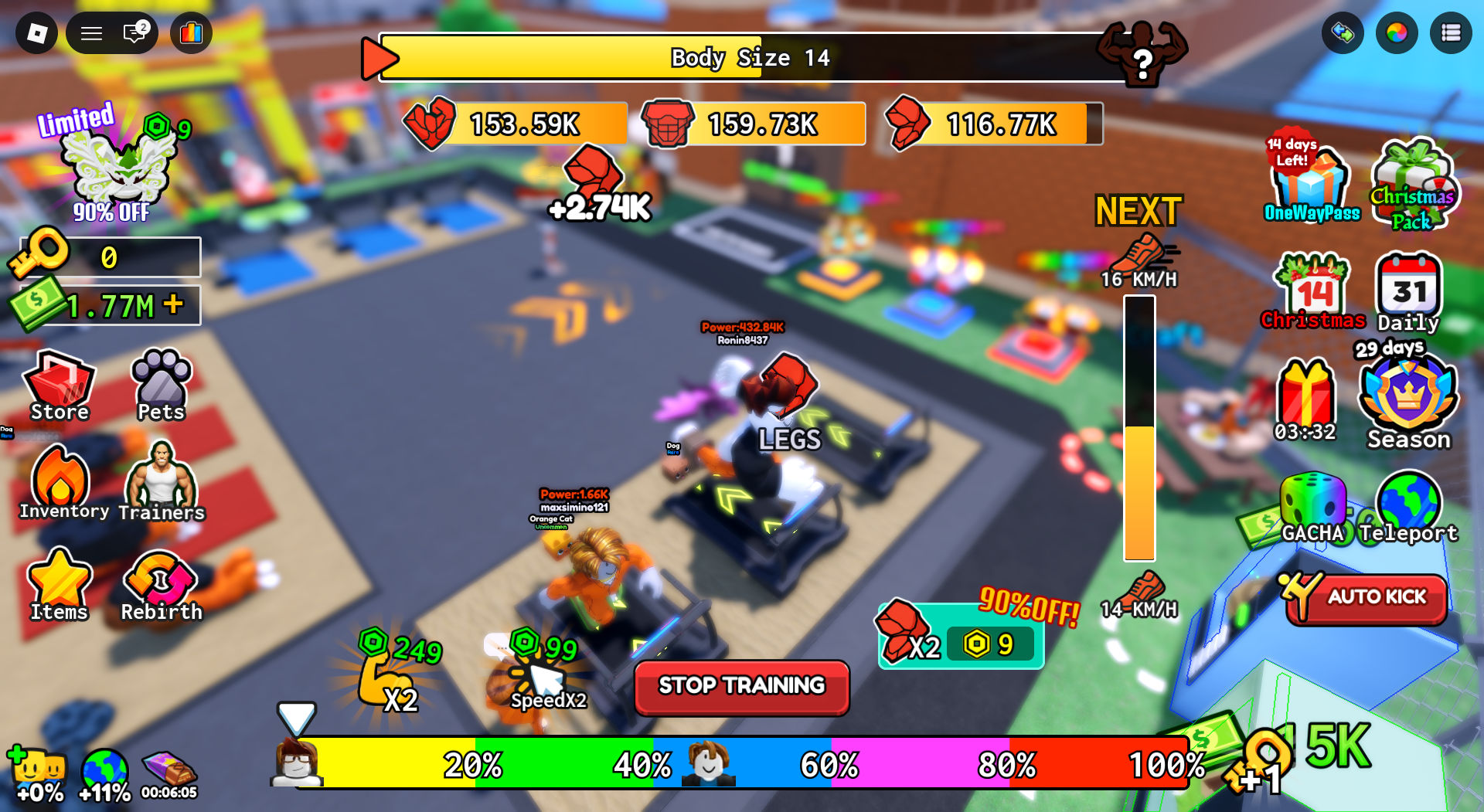Open the Christmas calendar event

[1313, 292]
